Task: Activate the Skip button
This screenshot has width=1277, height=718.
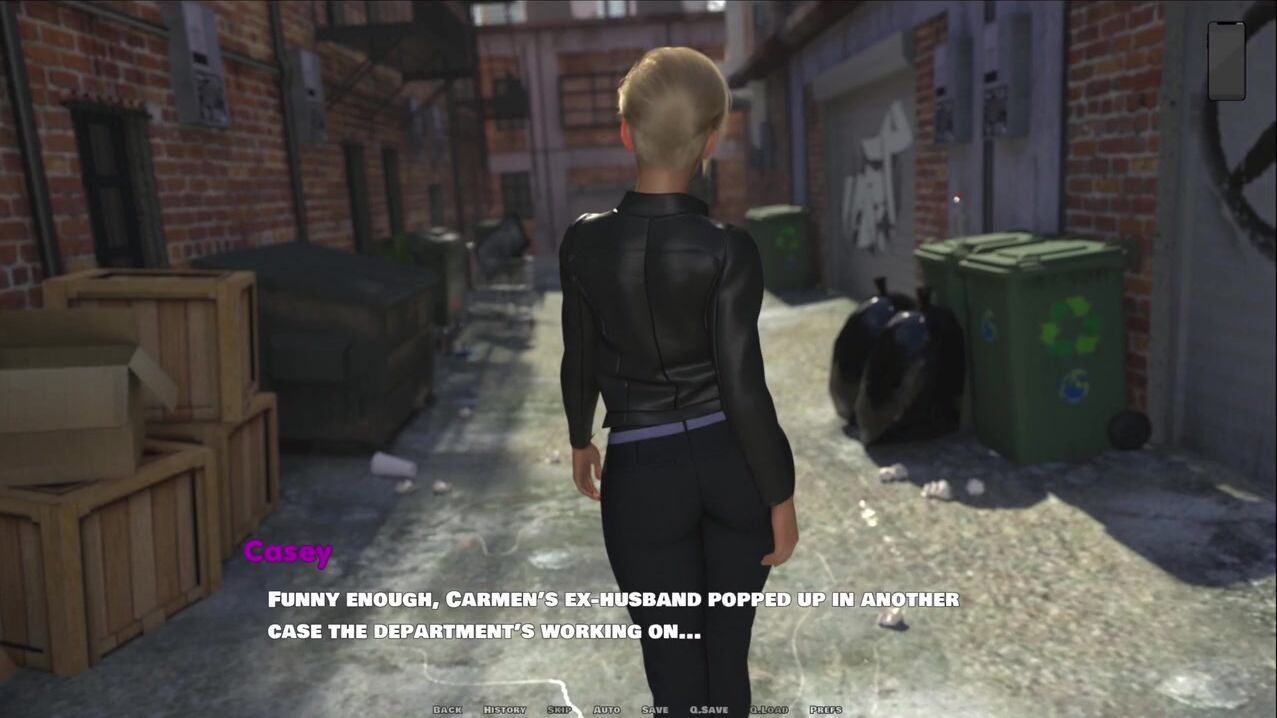Action: click(x=560, y=710)
